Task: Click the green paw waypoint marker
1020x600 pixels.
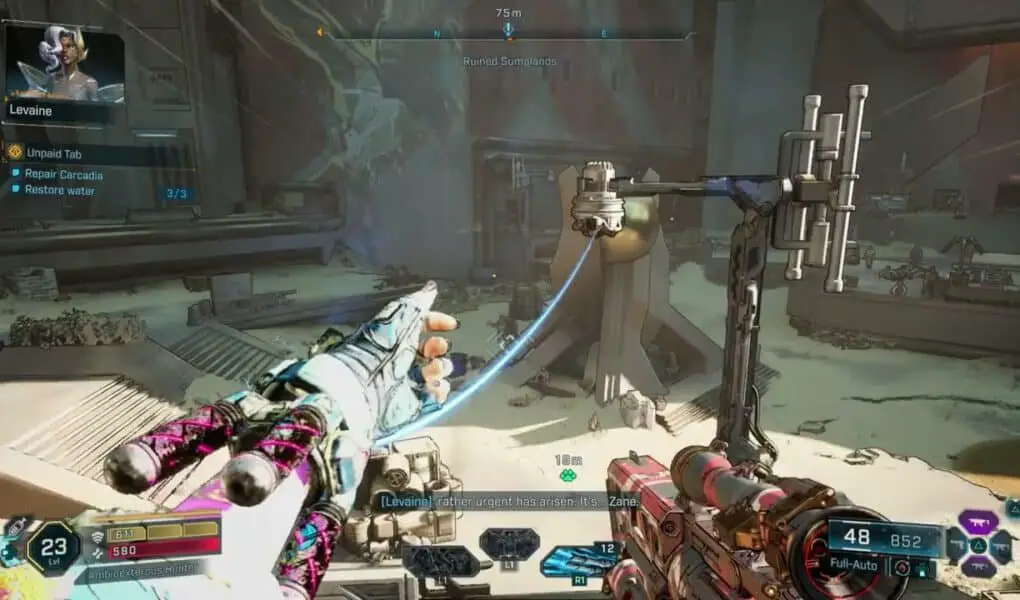Action: (568, 476)
